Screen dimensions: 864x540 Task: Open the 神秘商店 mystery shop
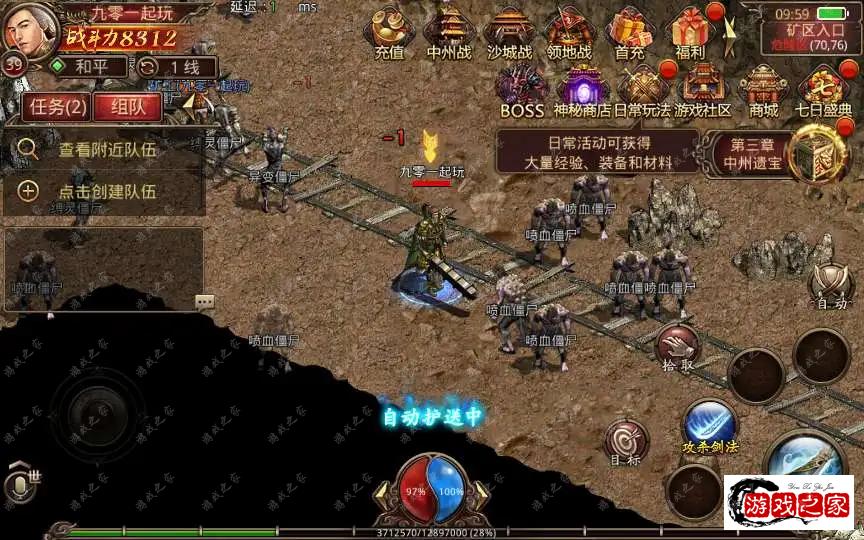coord(584,91)
